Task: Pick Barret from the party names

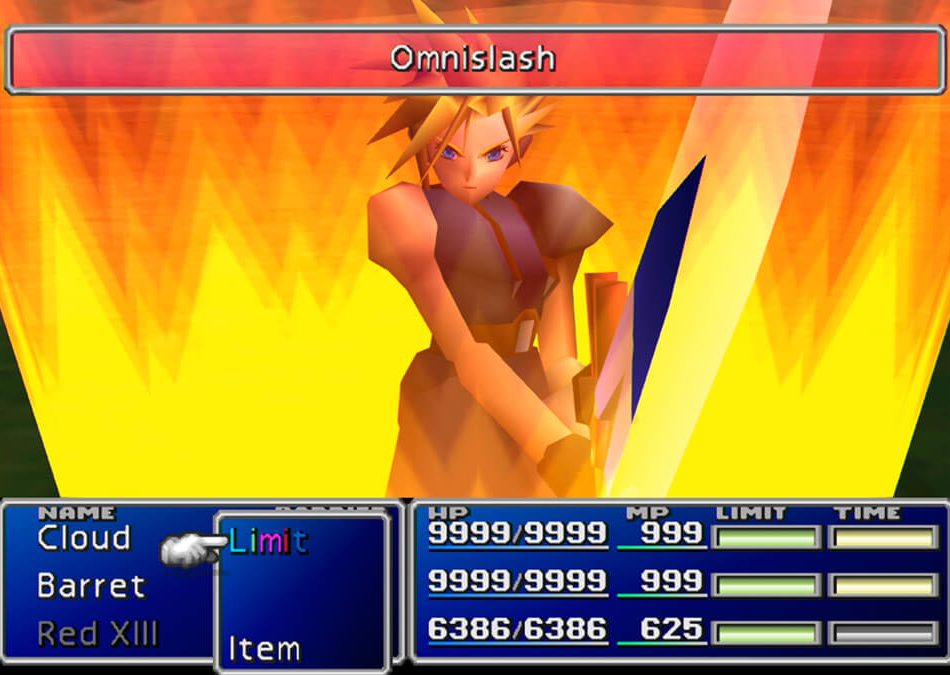Action: (x=91, y=585)
